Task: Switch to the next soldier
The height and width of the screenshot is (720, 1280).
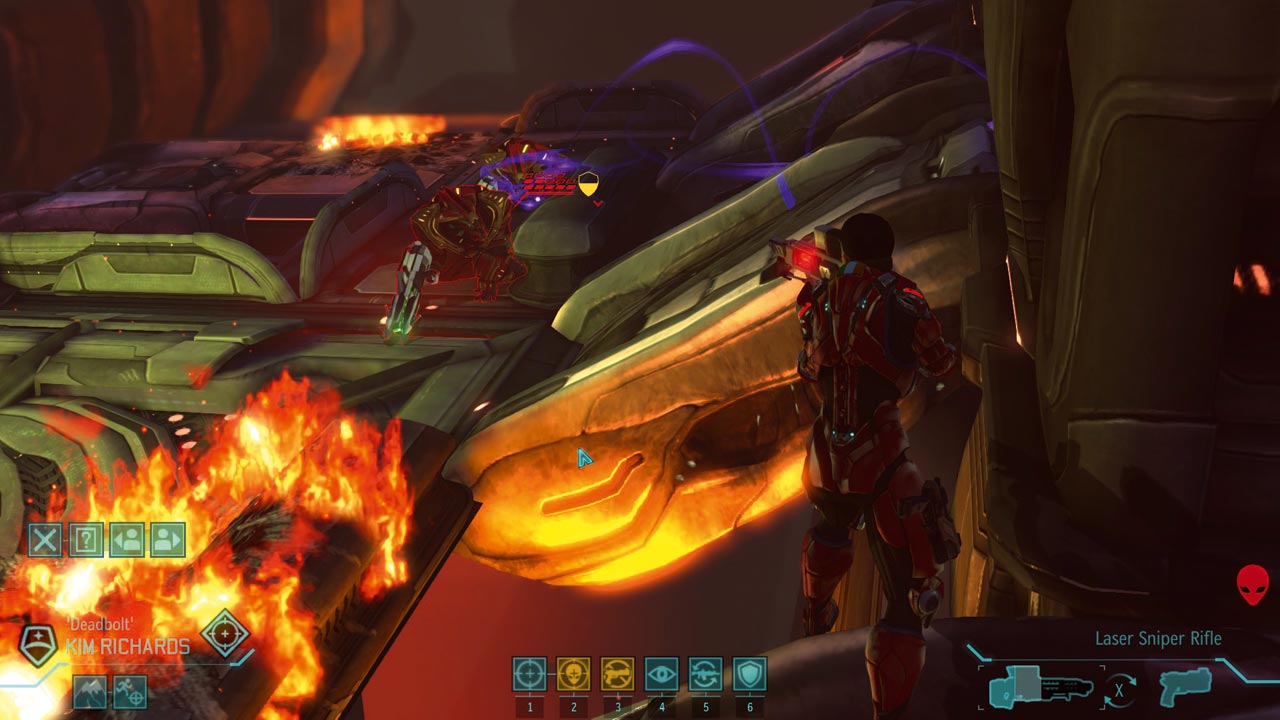Action: (x=168, y=540)
